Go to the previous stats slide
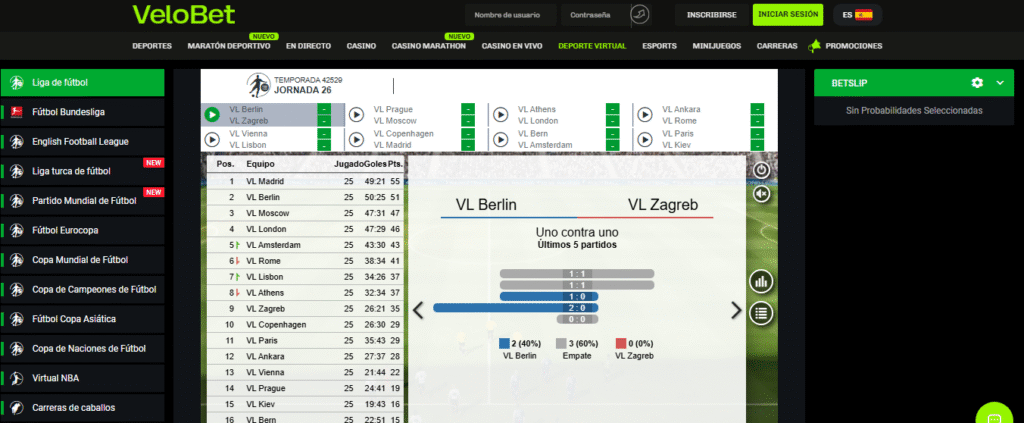This screenshot has height=423, width=1024. [x=418, y=310]
